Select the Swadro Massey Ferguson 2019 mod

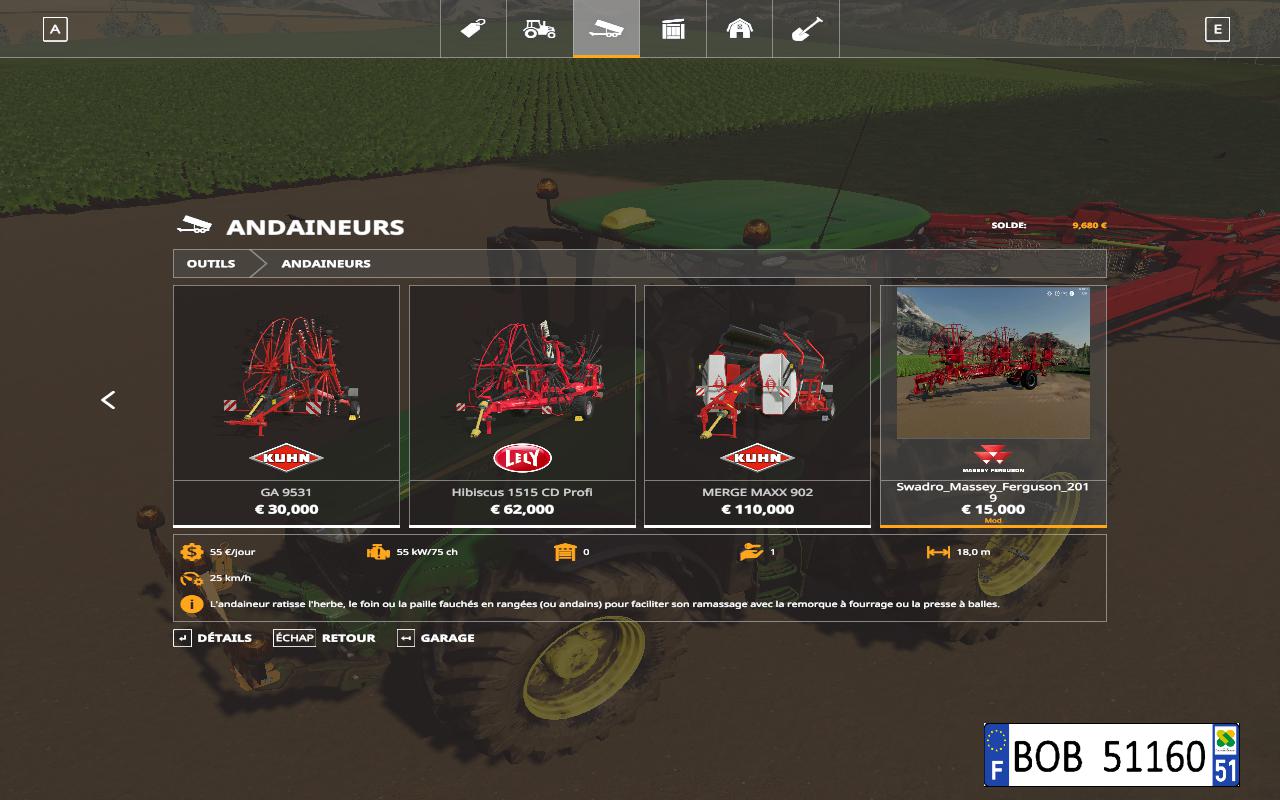tap(993, 405)
